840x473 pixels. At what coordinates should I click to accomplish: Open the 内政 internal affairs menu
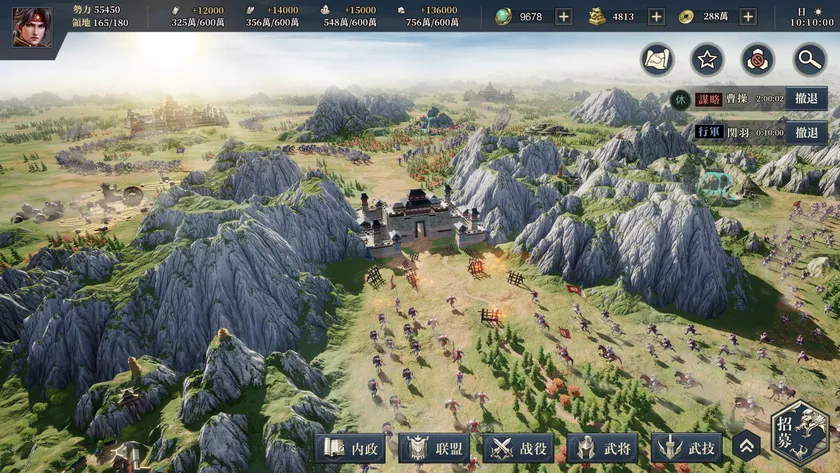click(x=351, y=449)
